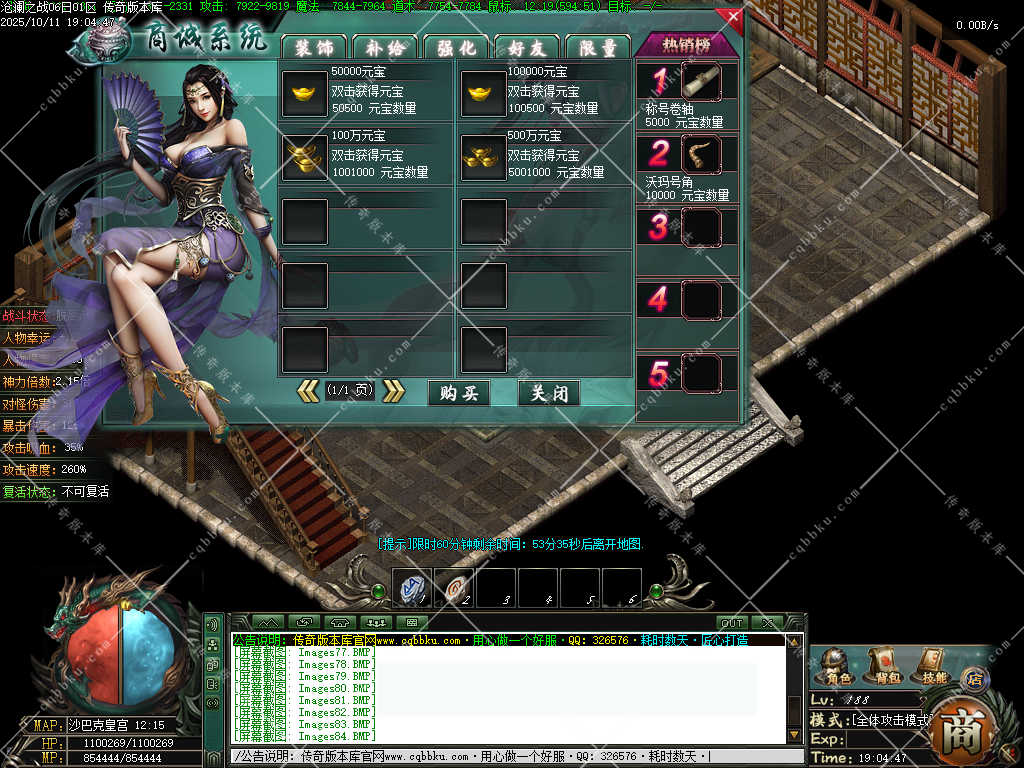This screenshot has height=768, width=1024.
Task: Show the 好友 friends tab
Action: tap(527, 47)
